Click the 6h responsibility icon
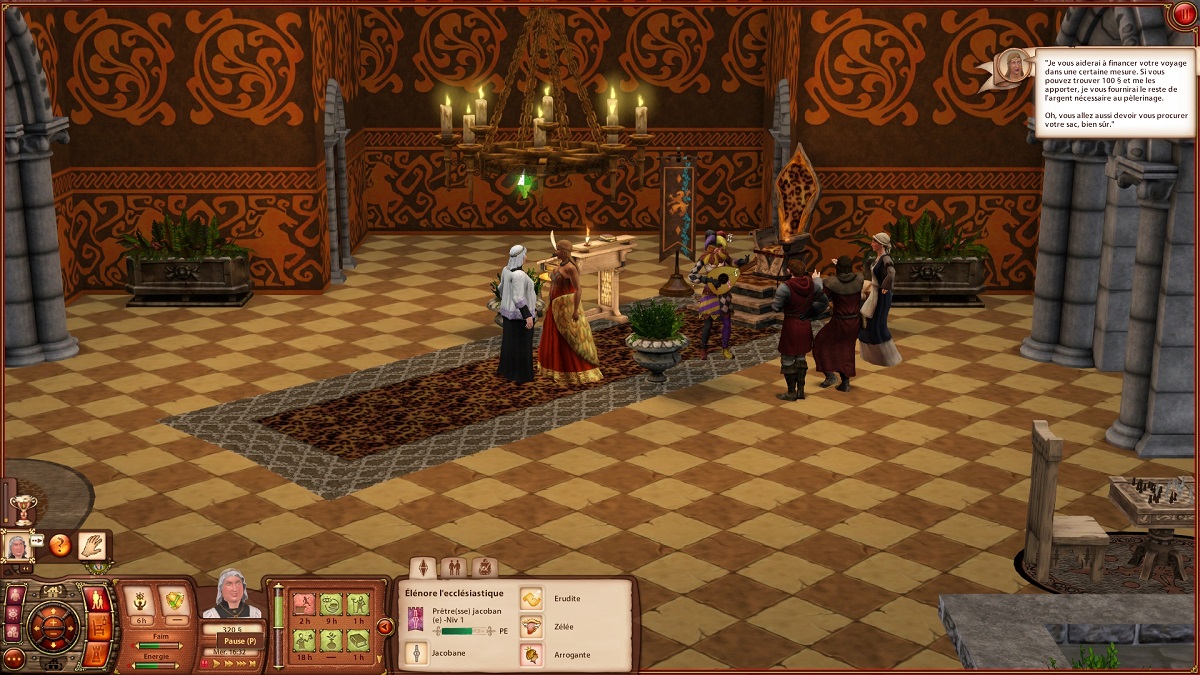Viewport: 1200px width, 675px height. [139, 602]
